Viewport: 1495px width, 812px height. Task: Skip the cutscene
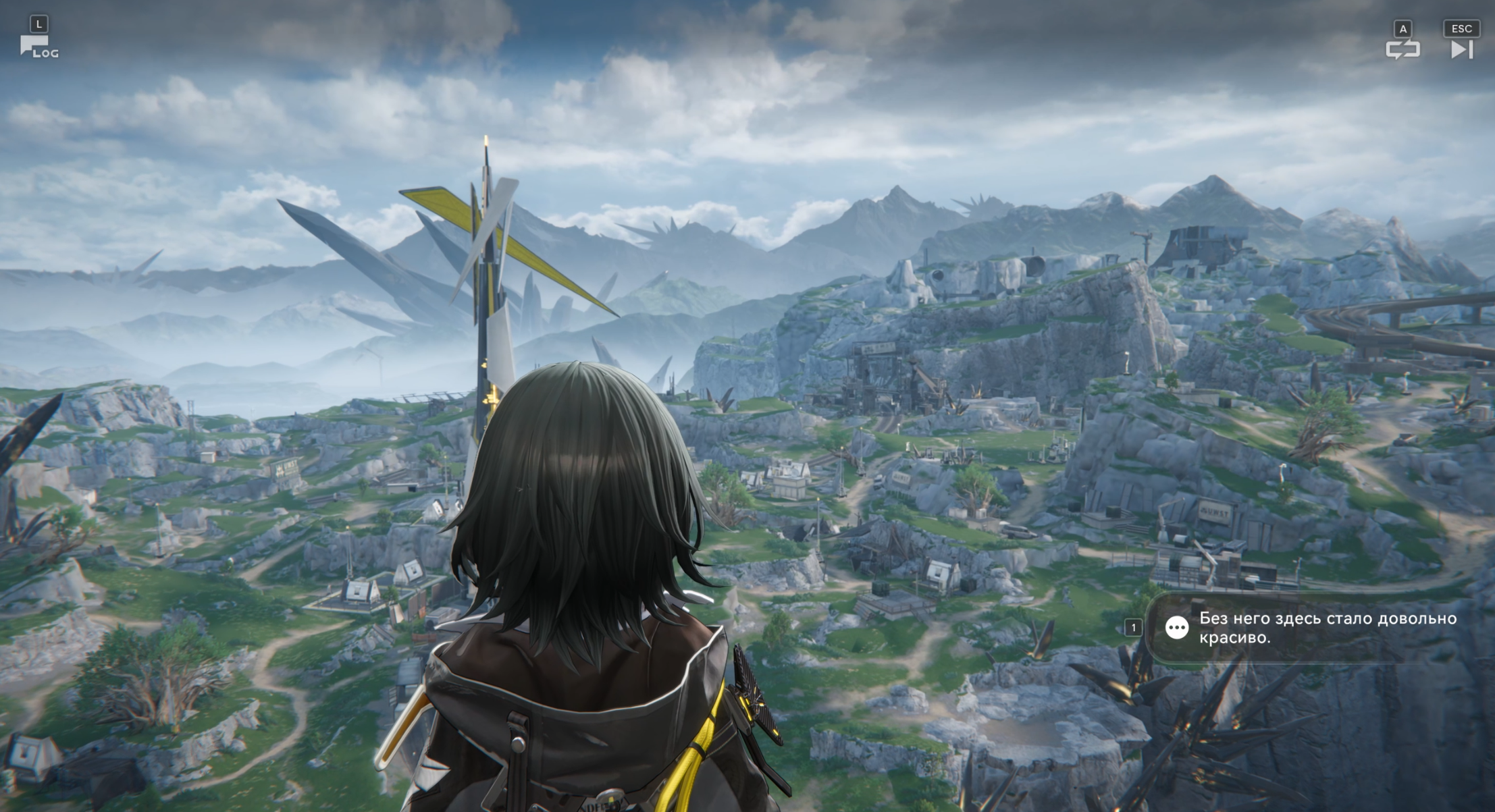click(1461, 49)
